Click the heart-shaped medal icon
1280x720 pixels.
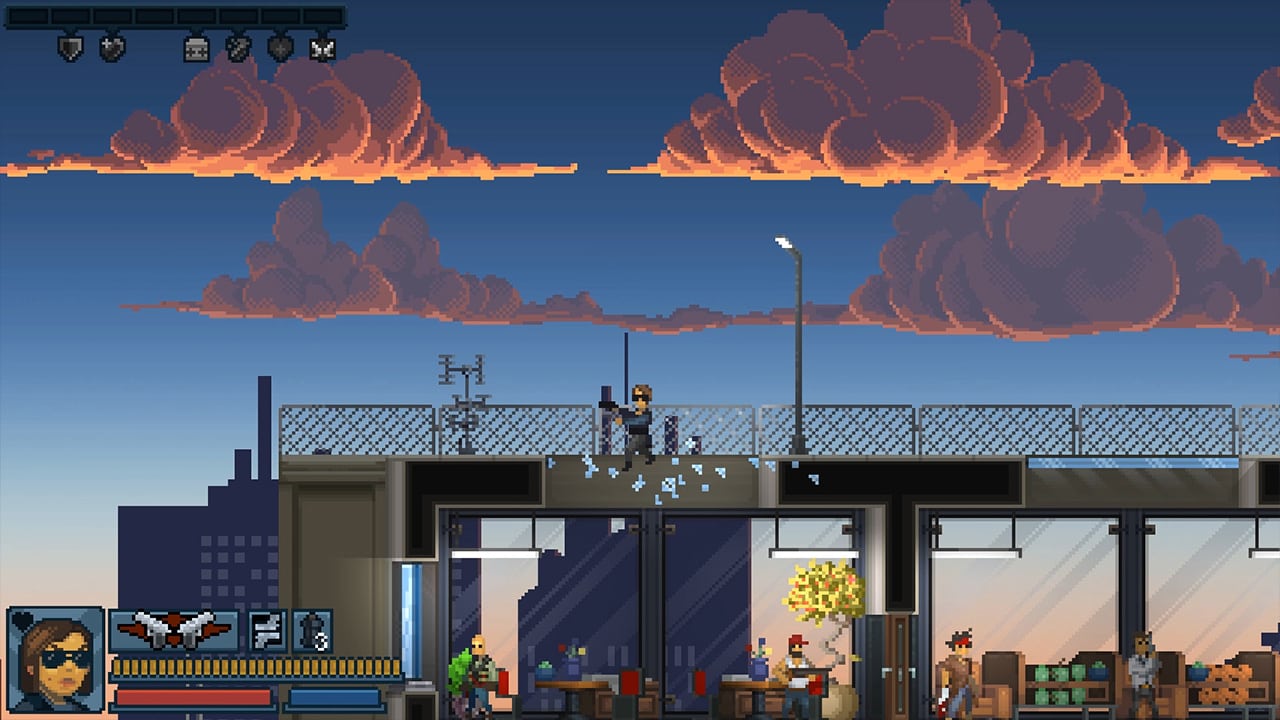112,47
